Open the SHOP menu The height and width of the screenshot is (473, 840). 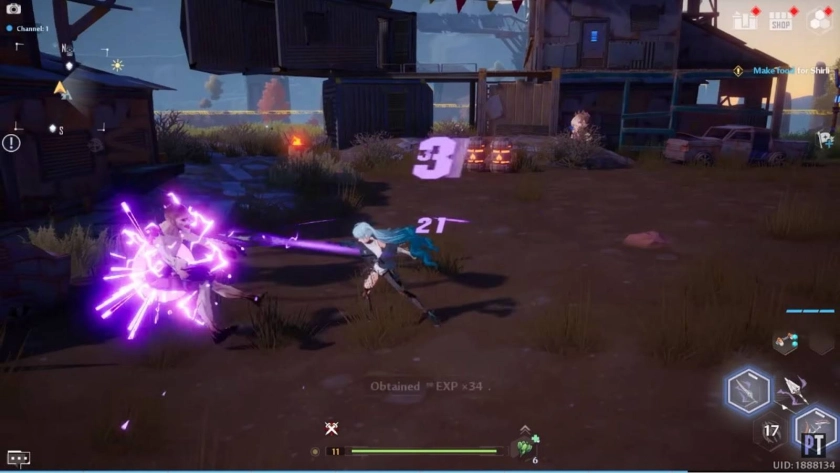tap(780, 21)
